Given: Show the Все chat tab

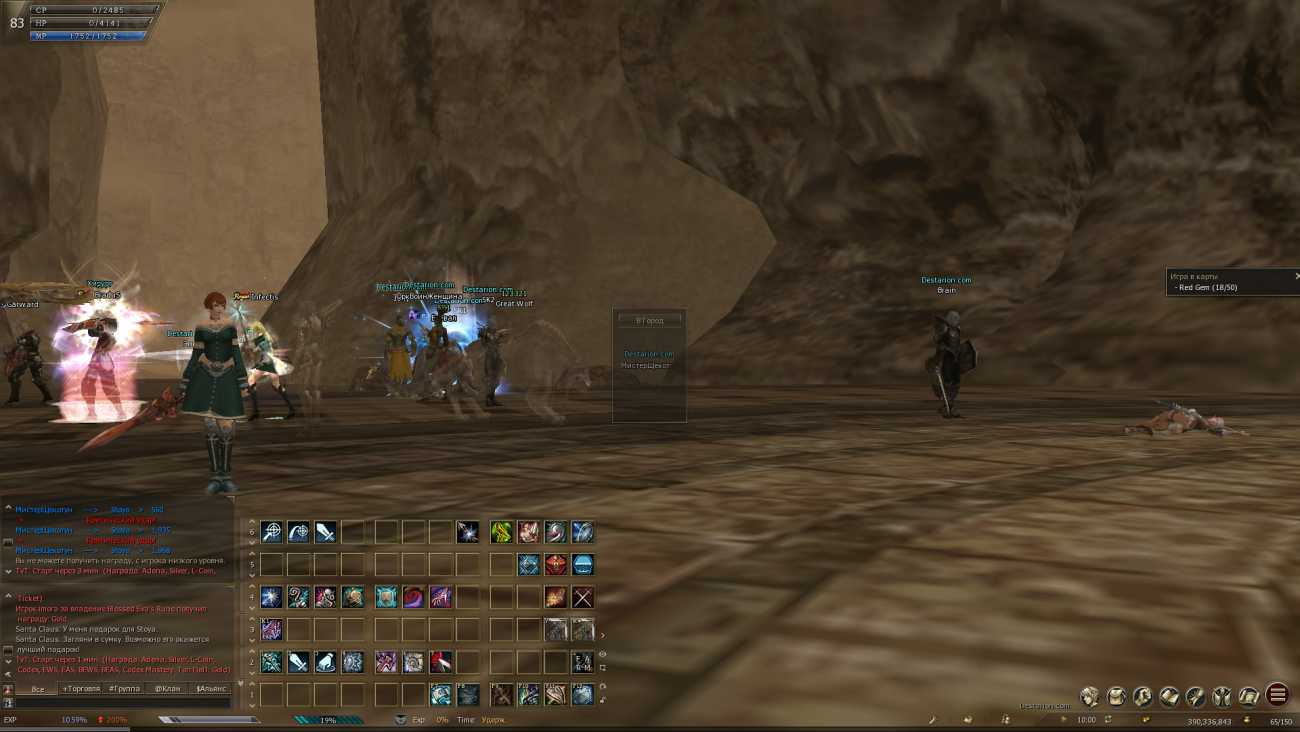Looking at the screenshot, I should (38, 689).
